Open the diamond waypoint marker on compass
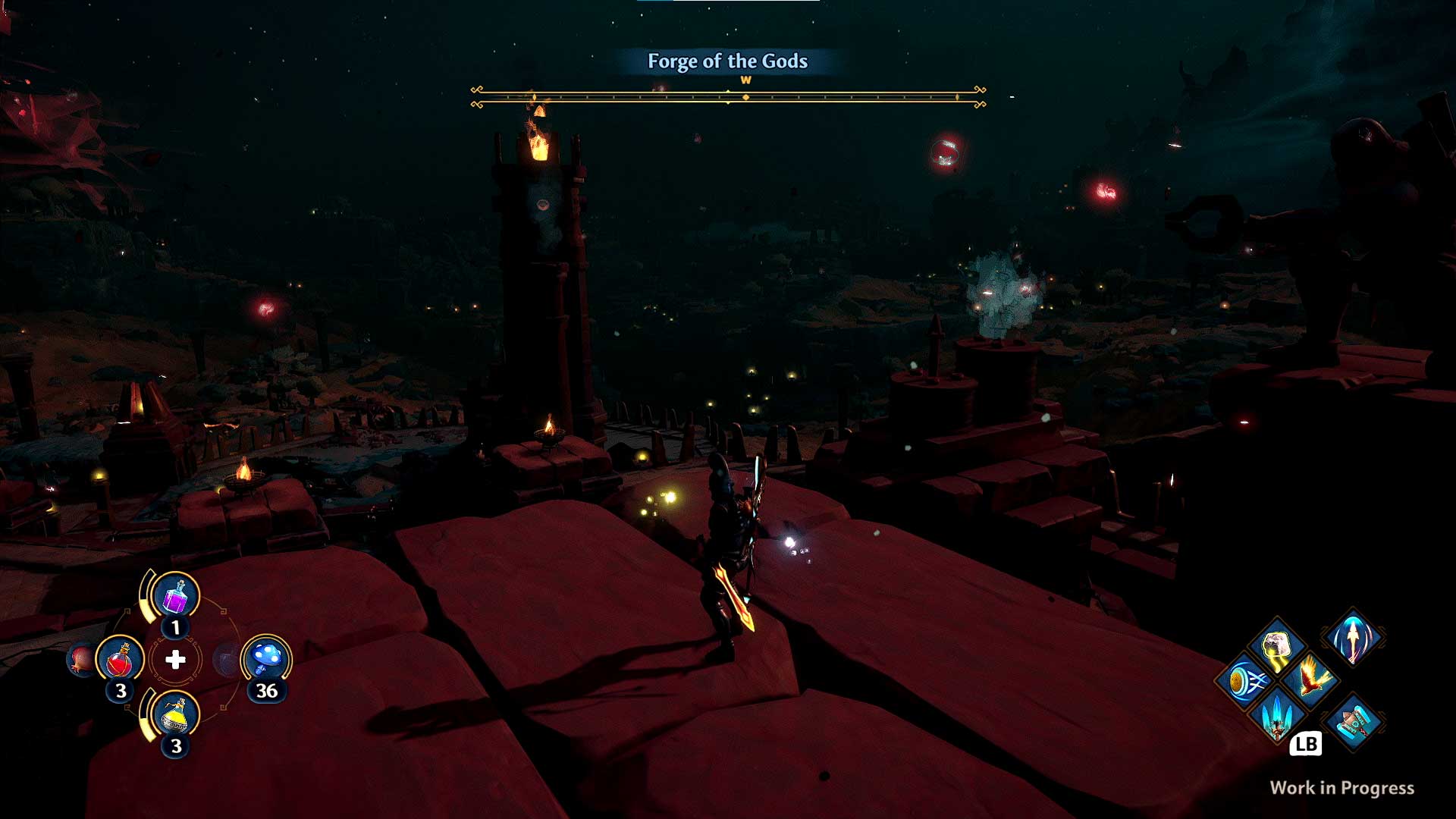This screenshot has height=819, width=1456. (x=745, y=97)
